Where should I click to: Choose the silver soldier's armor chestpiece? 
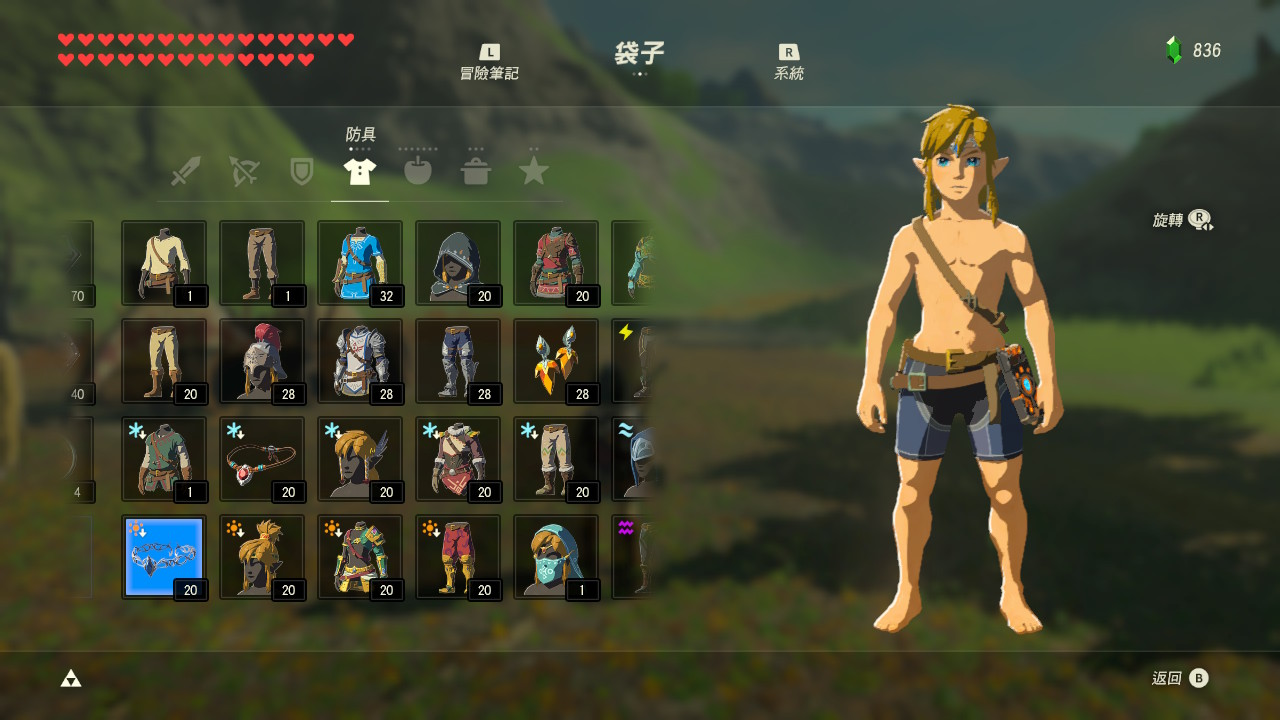pos(360,361)
